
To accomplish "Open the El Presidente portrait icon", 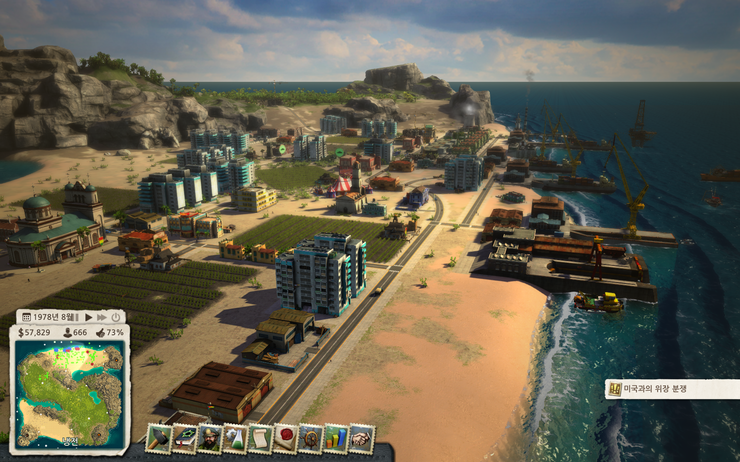I will [210, 438].
